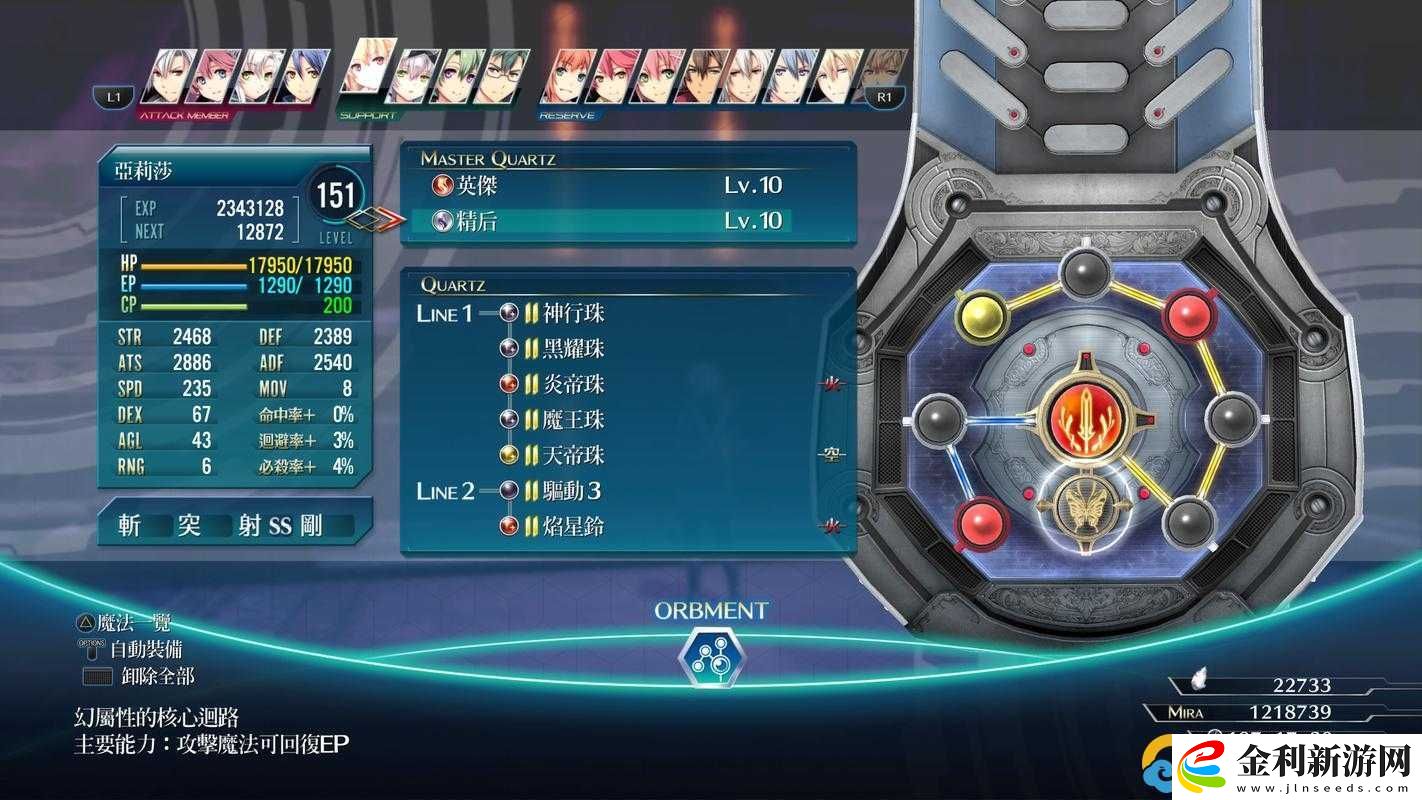Click the yellow 天帝珠 quartz icon
Screen dimensions: 1422x800
[x=507, y=455]
